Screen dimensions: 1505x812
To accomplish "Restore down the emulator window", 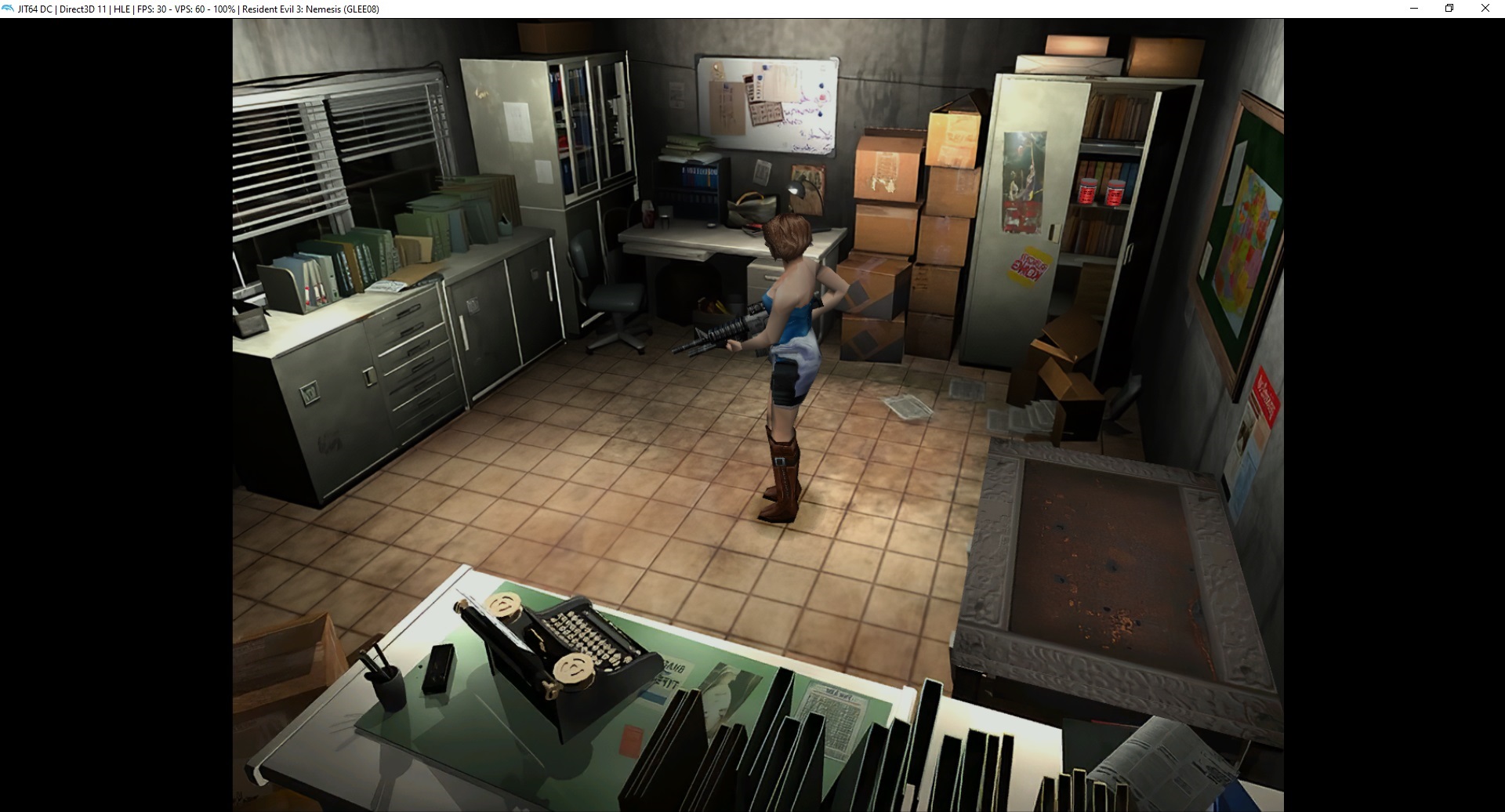I will tap(1449, 9).
